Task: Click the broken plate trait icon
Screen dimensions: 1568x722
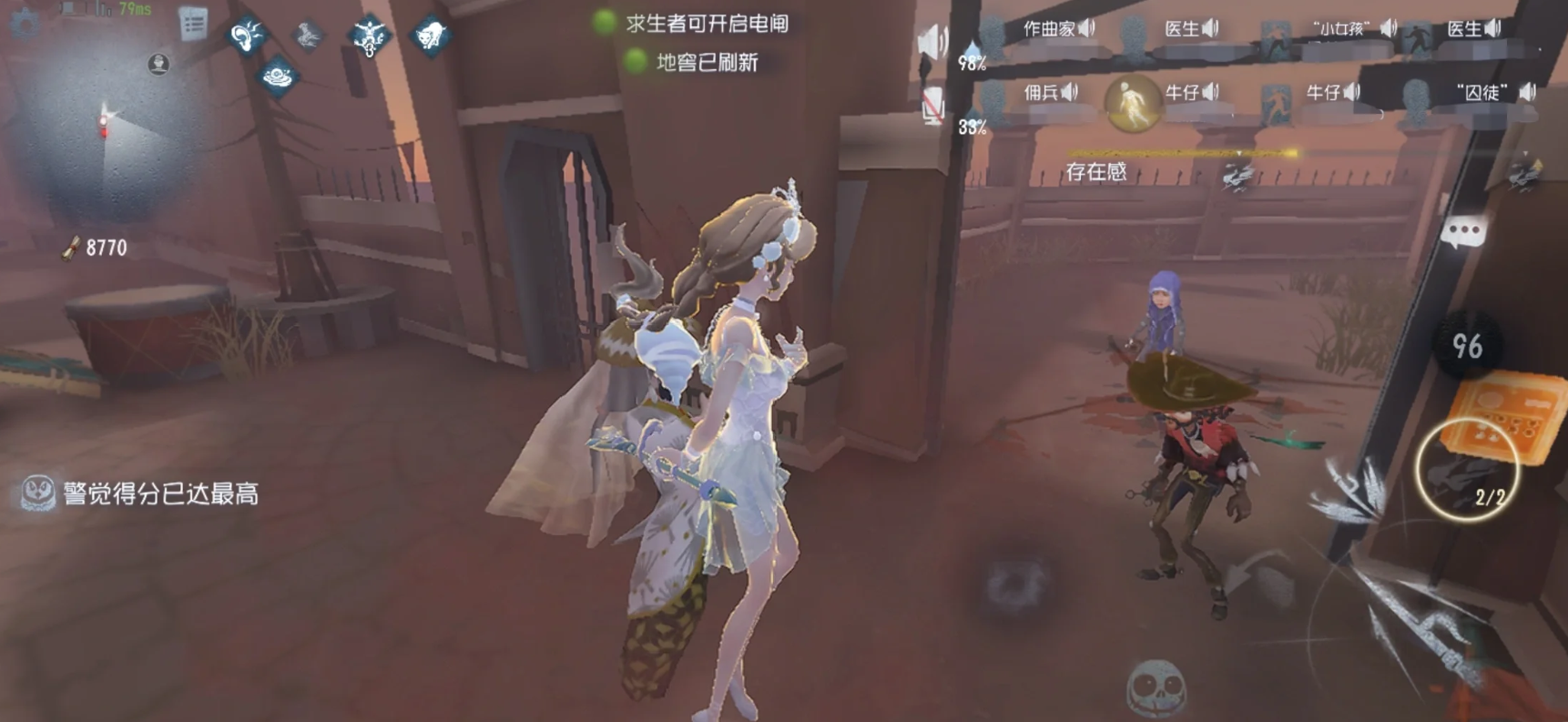Action: click(278, 75)
